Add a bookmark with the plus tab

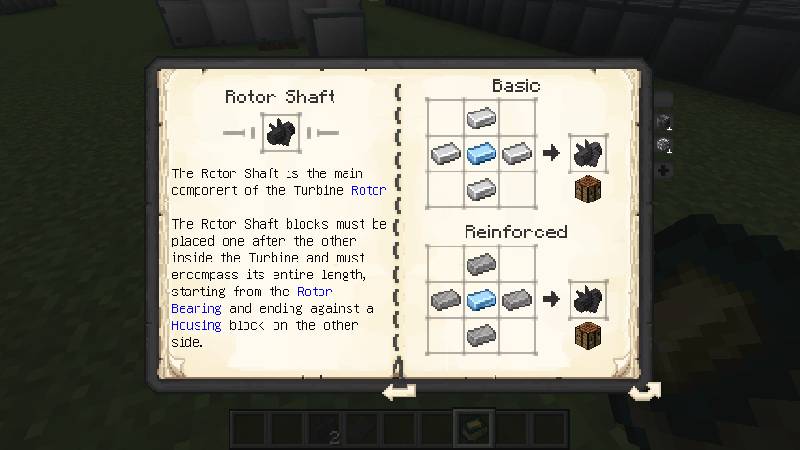pyautogui.click(x=663, y=170)
